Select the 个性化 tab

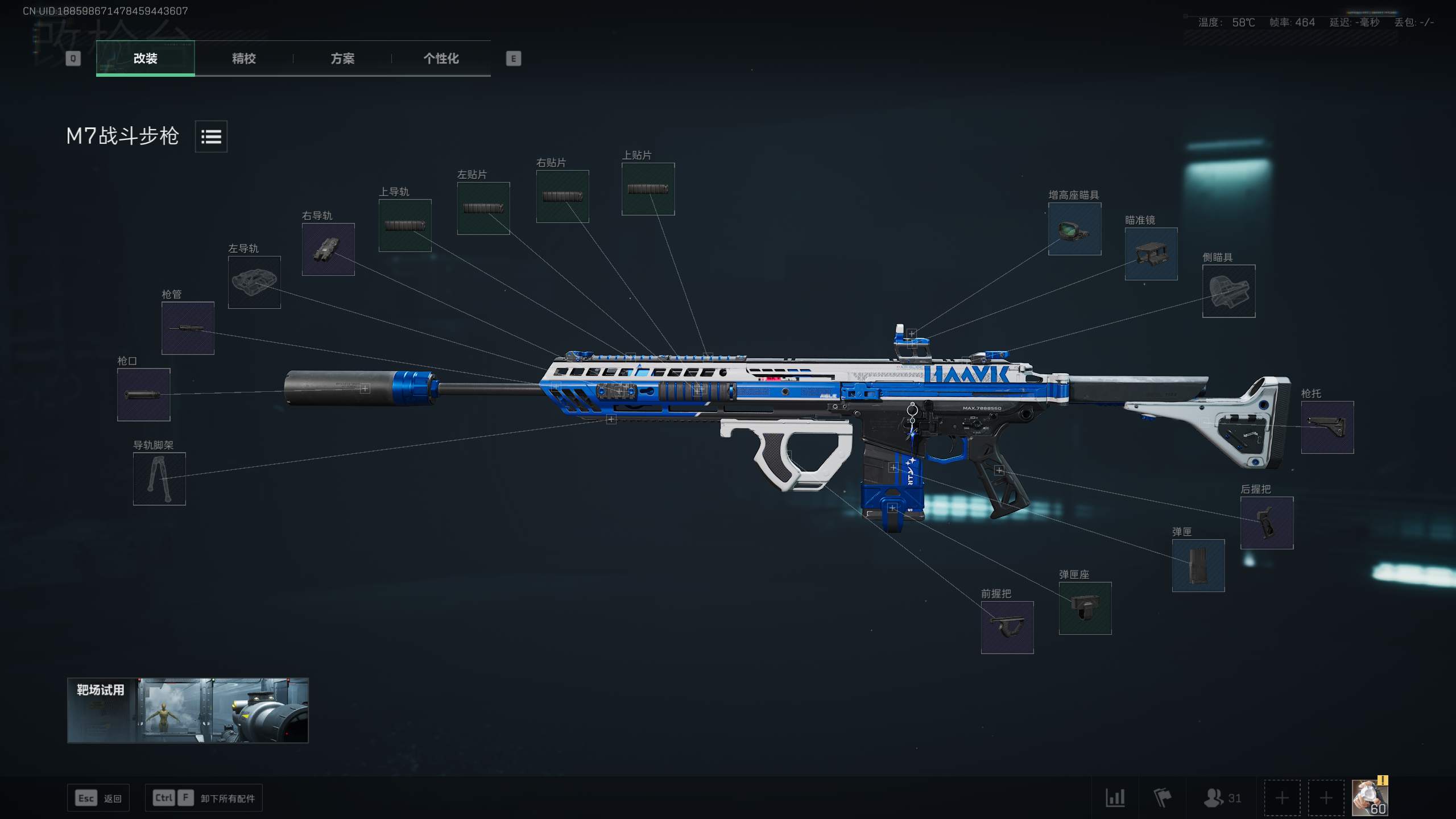tap(441, 59)
